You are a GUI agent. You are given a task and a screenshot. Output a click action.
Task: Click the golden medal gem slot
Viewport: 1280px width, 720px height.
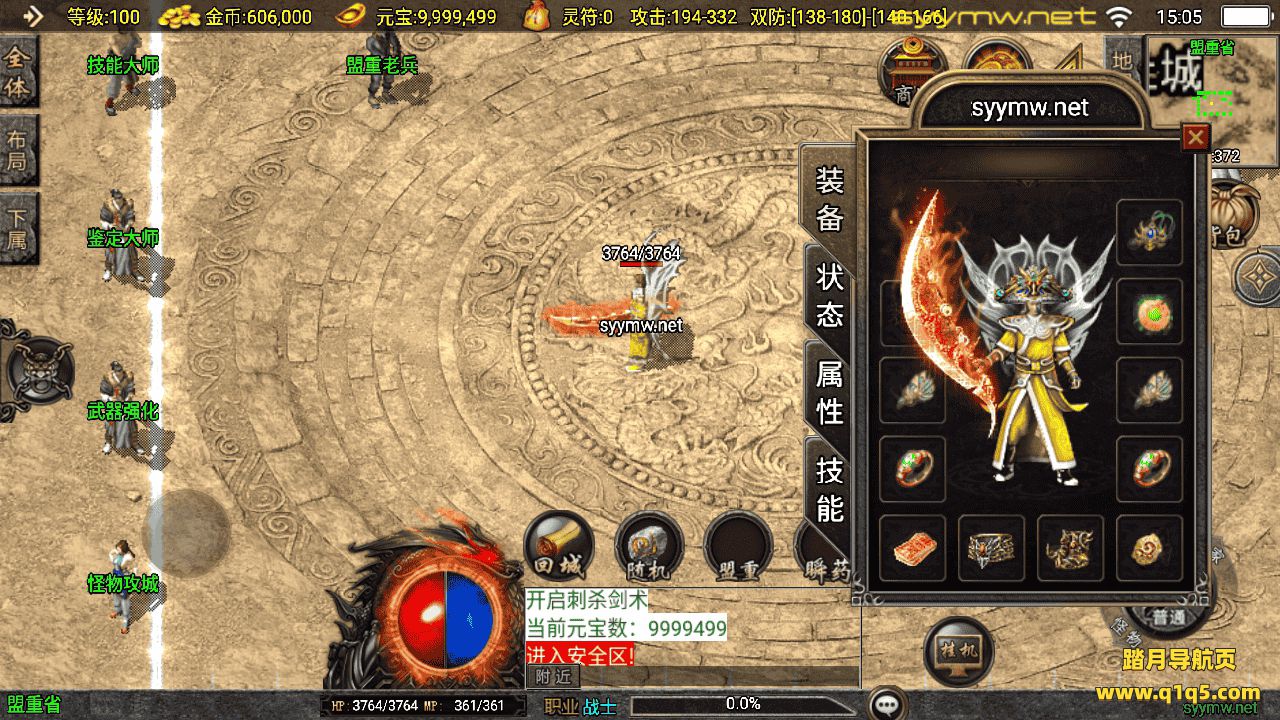click(x=1149, y=548)
